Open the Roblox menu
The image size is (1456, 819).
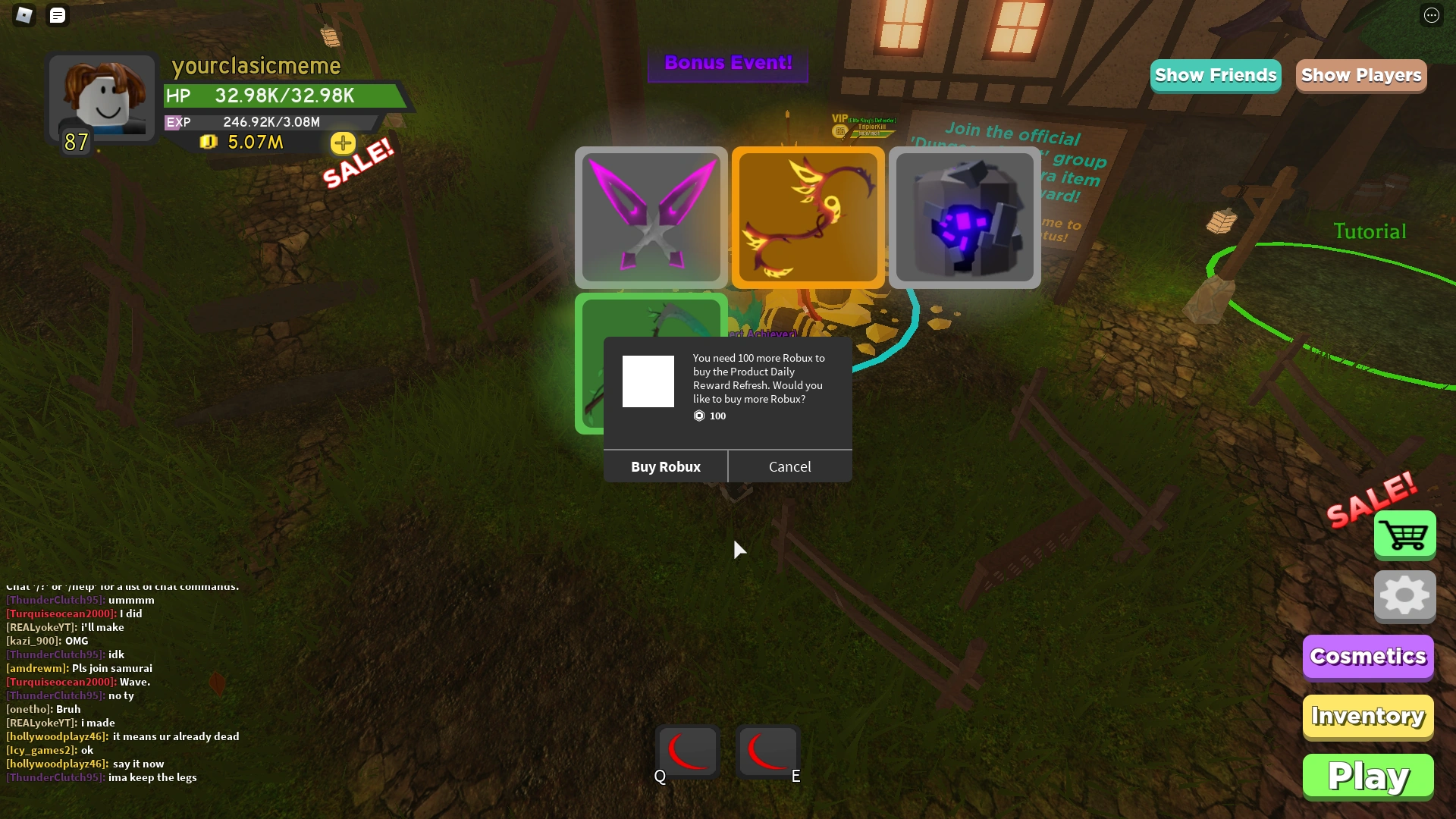(x=24, y=15)
